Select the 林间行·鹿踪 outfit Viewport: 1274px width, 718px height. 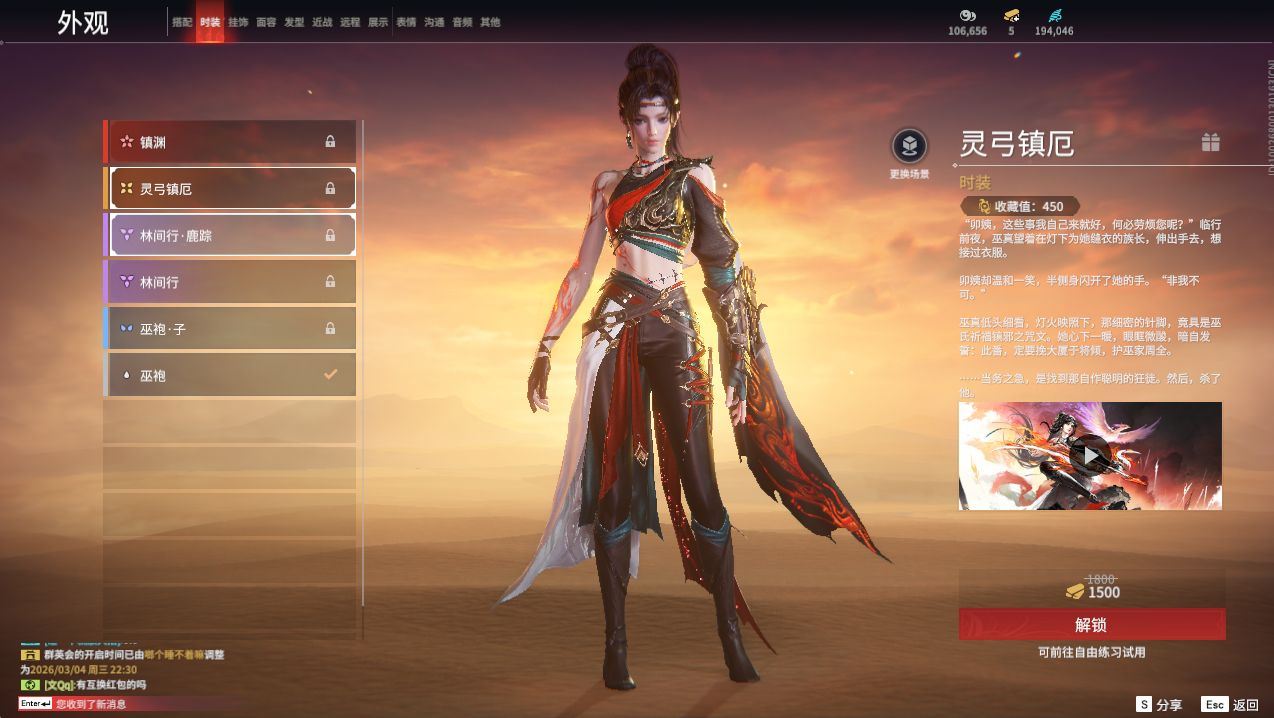(x=231, y=235)
